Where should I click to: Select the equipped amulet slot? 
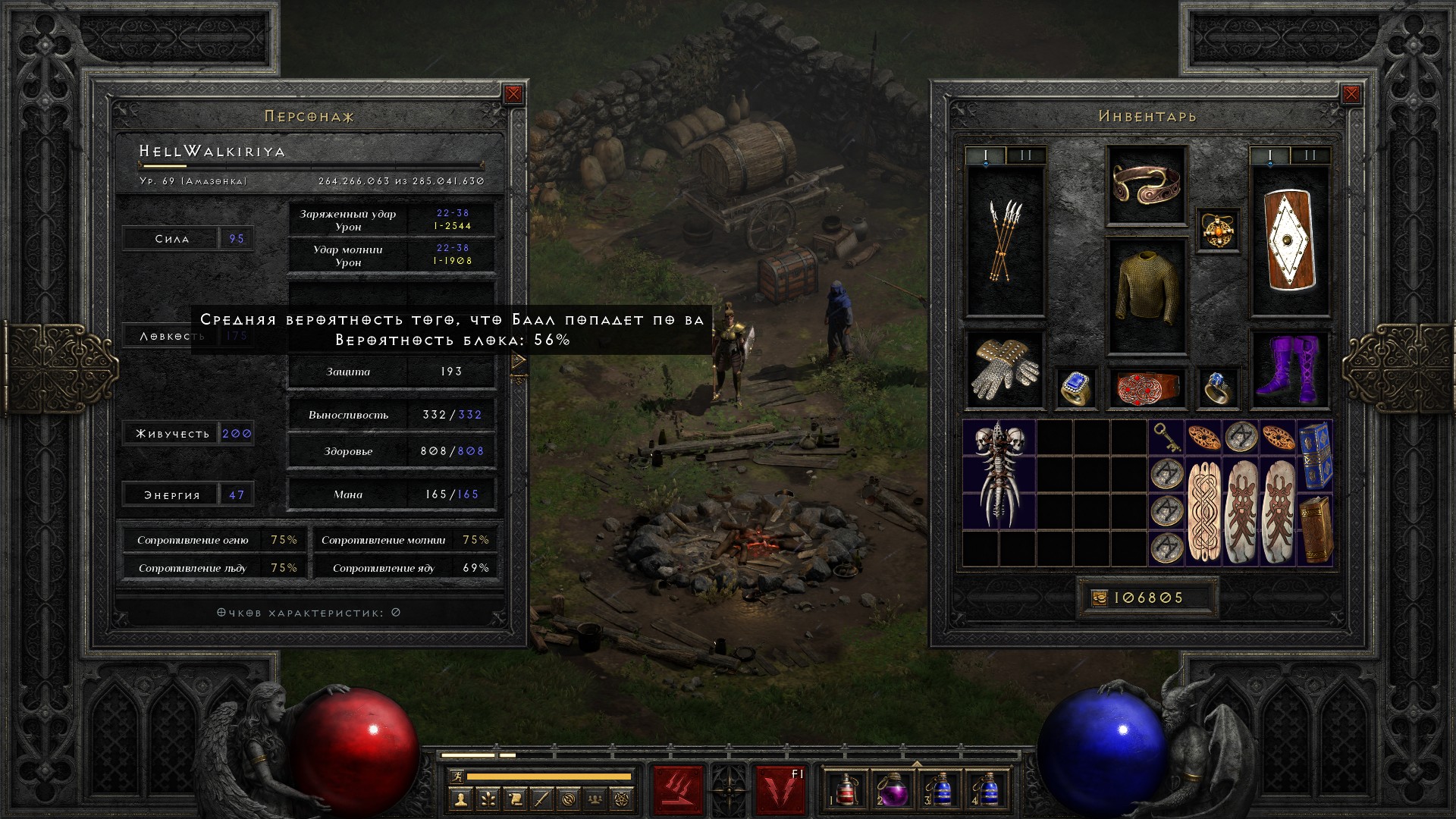pos(1218,230)
